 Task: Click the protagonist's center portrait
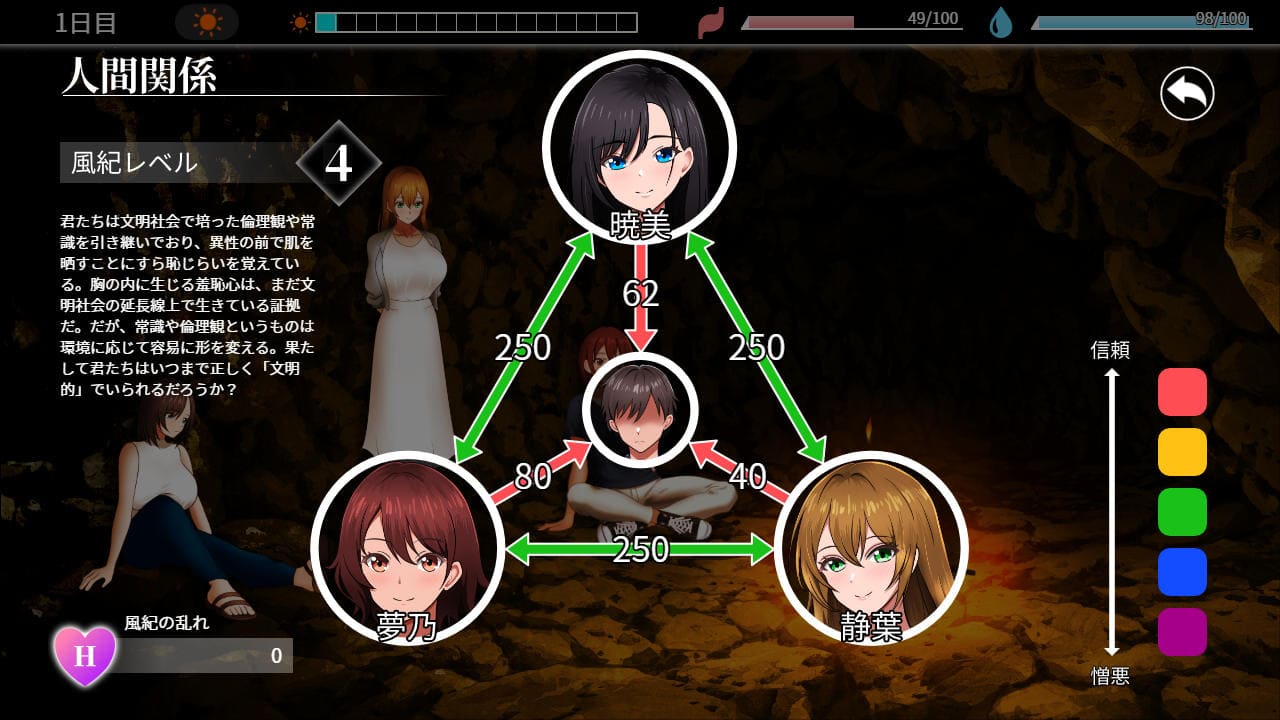[640, 409]
